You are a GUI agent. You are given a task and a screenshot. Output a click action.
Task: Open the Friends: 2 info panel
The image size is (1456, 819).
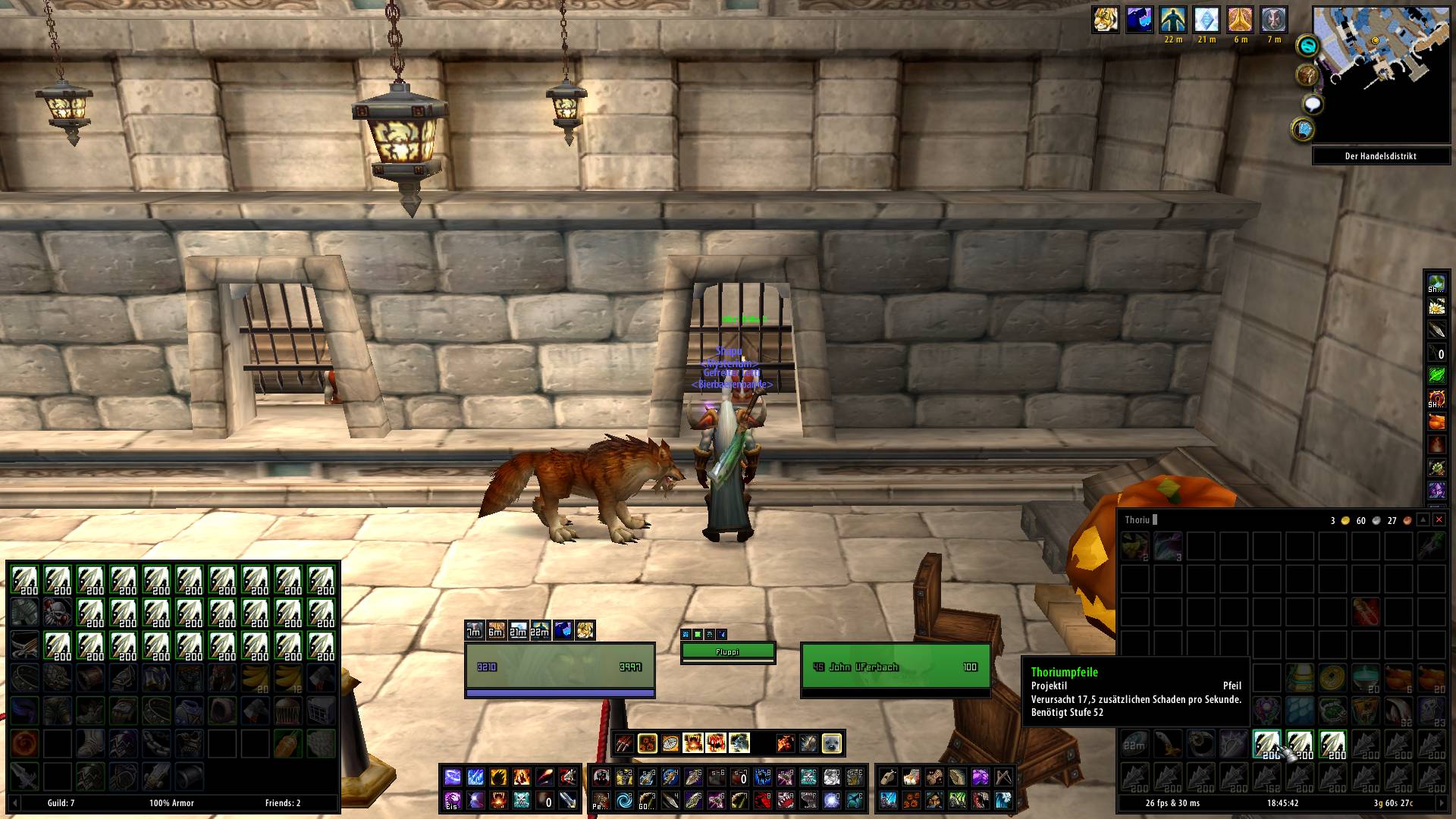[282, 803]
